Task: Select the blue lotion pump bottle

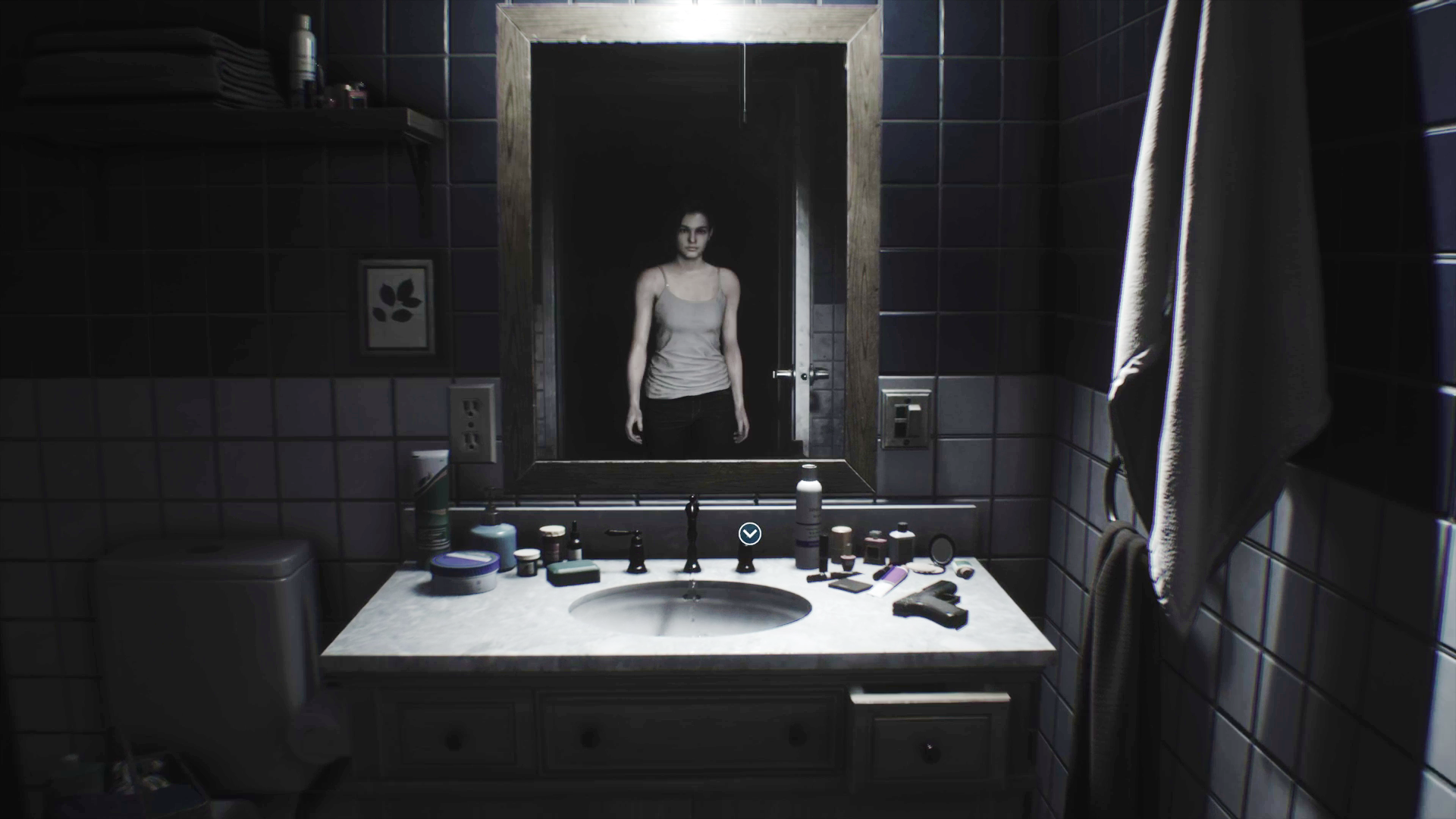Action: pyautogui.click(x=497, y=538)
